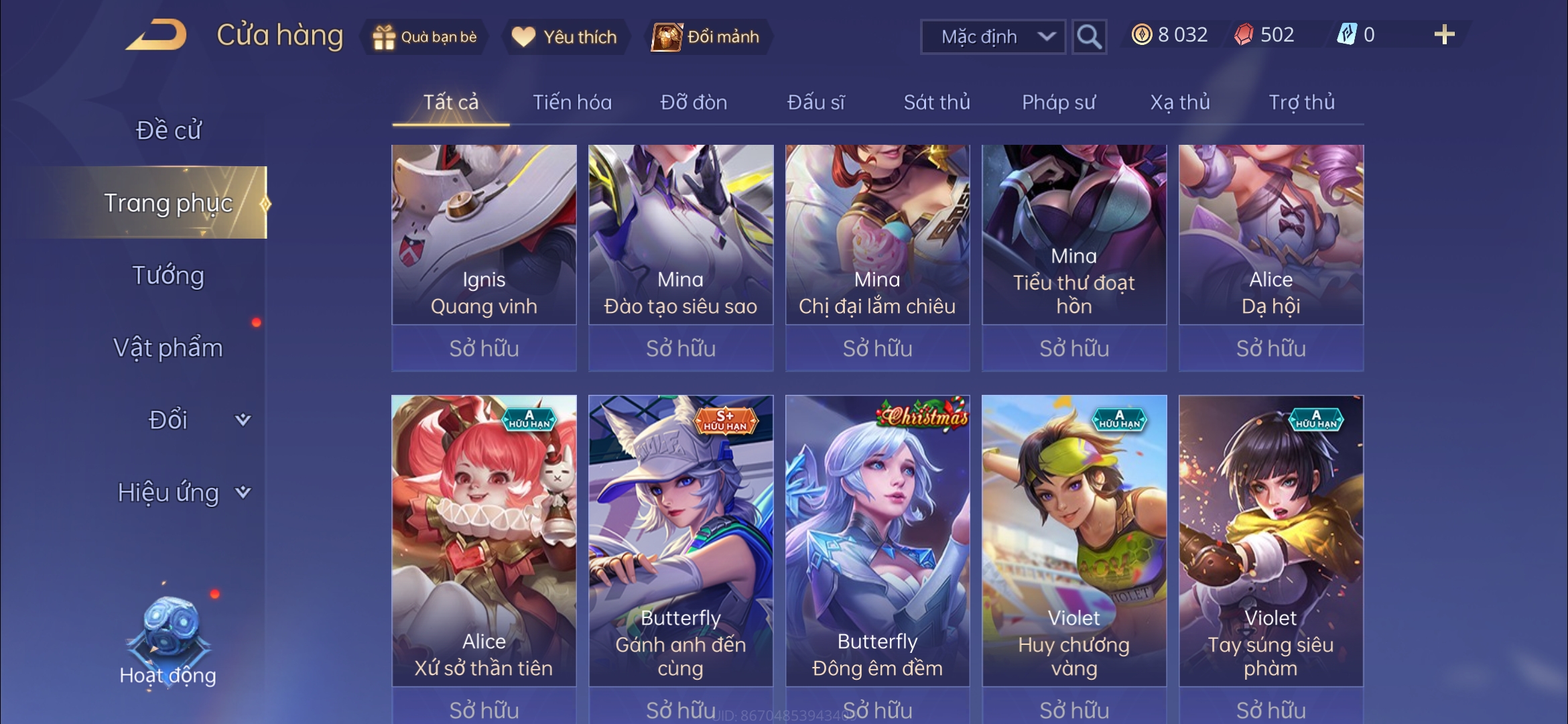Switch to the Tiến hóa tab
The width and height of the screenshot is (1568, 724).
point(572,103)
